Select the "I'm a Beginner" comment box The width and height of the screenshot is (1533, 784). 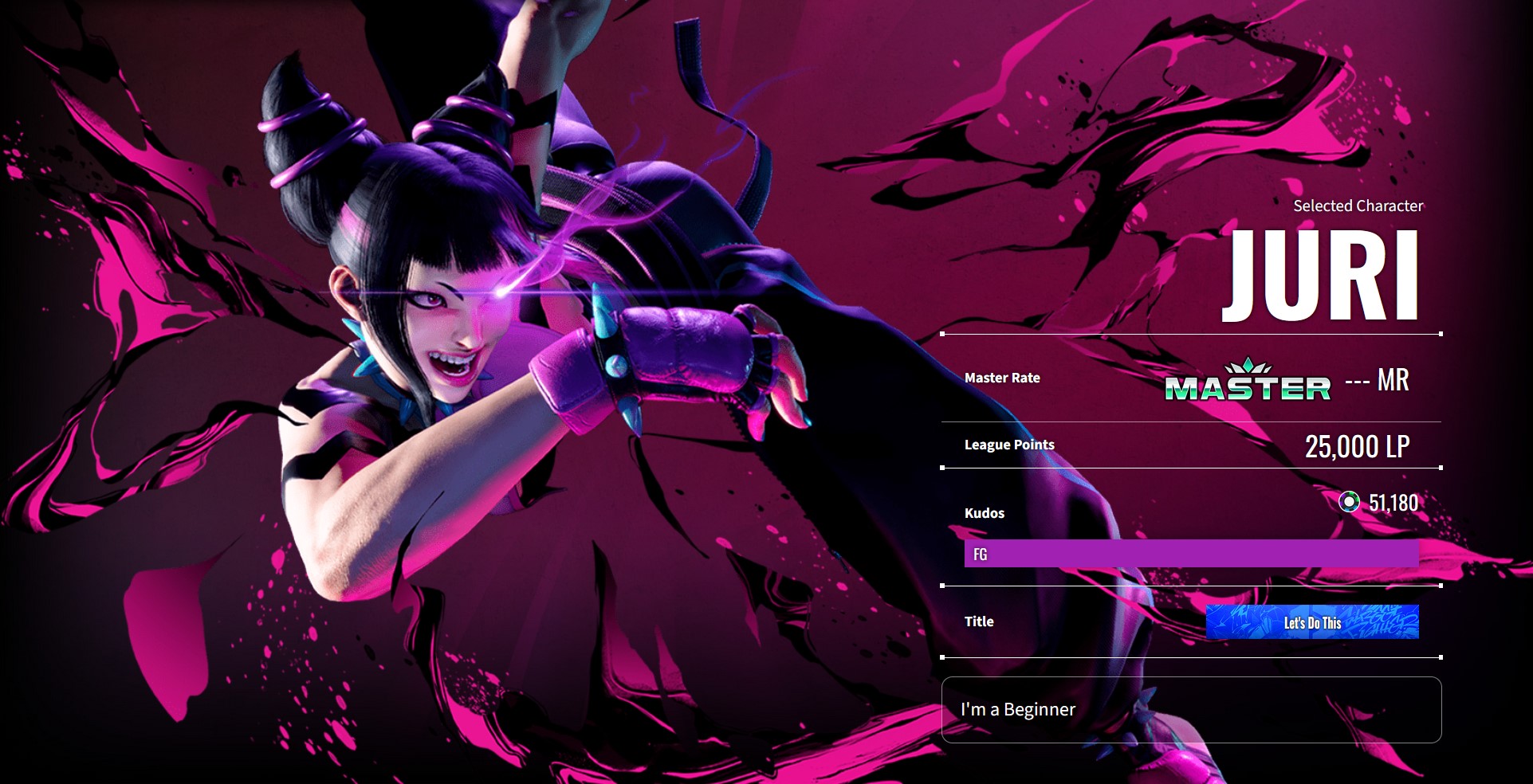1191,710
